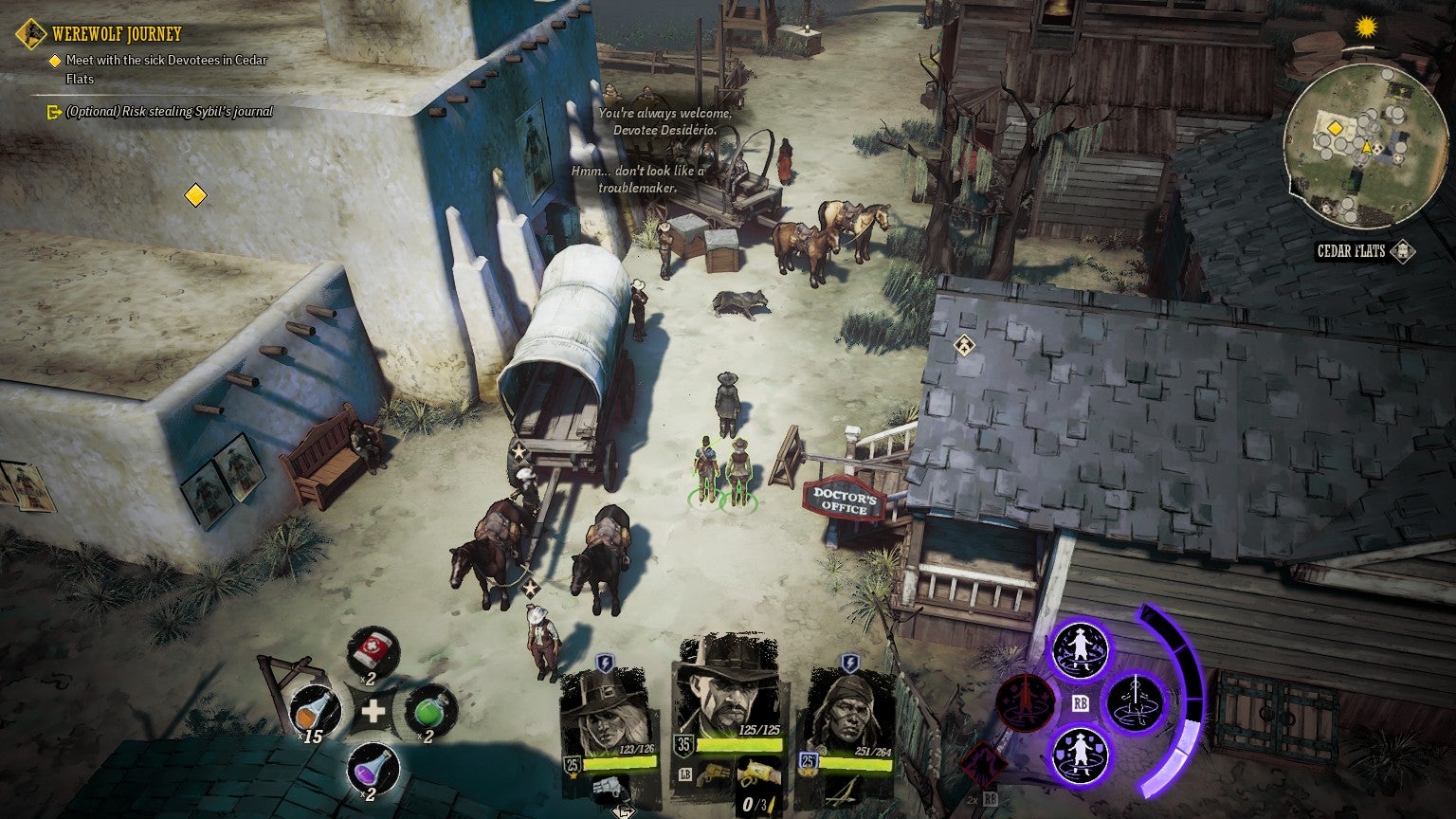The width and height of the screenshot is (1456, 819).
Task: Use the orange potion with 15 remaining
Action: click(x=316, y=711)
